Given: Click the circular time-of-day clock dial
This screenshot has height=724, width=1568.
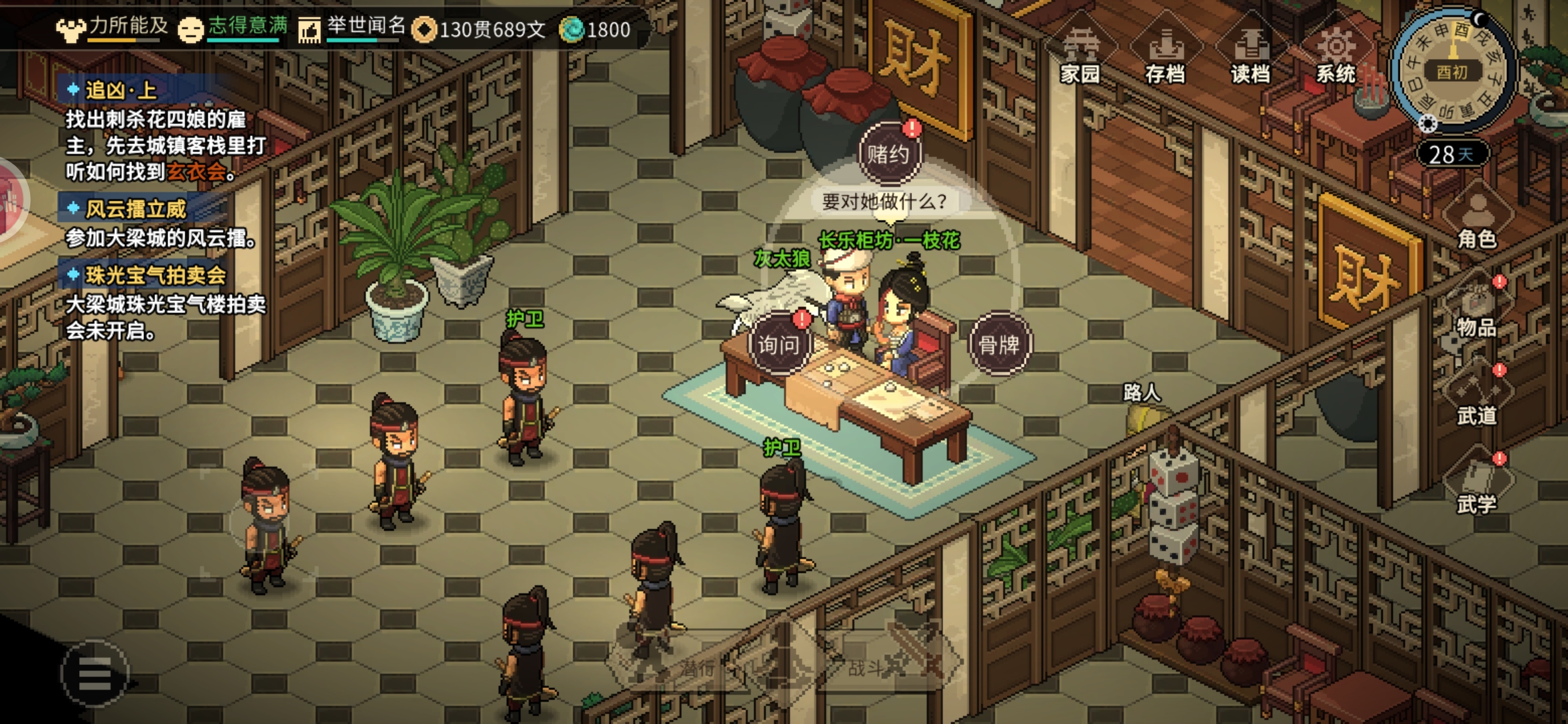Looking at the screenshot, I should (1452, 70).
